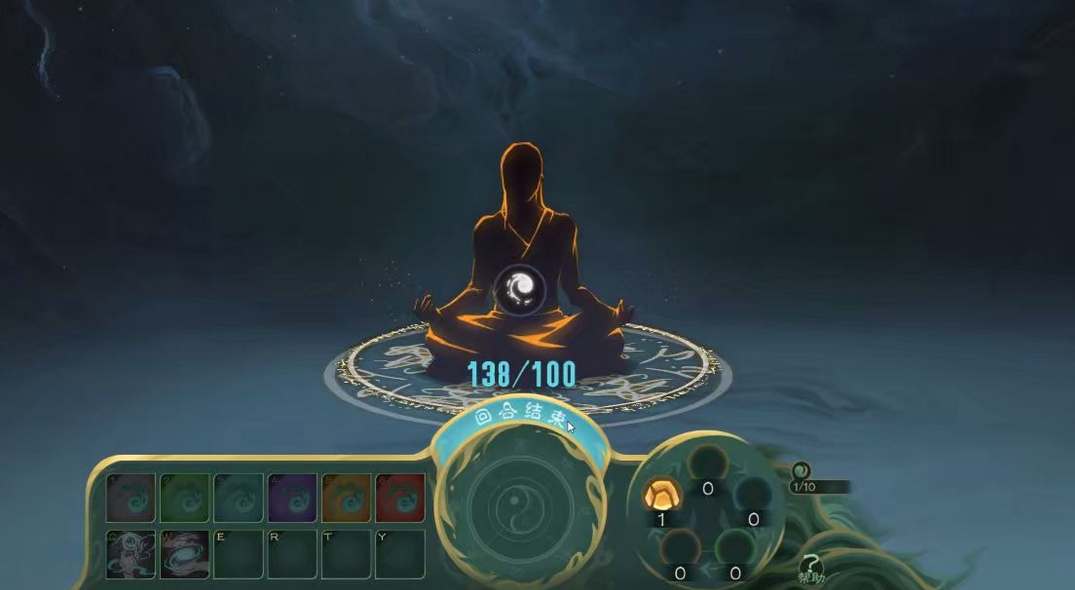Activate the orange swirl skill slot
The image size is (1075, 590).
pyautogui.click(x=346, y=497)
